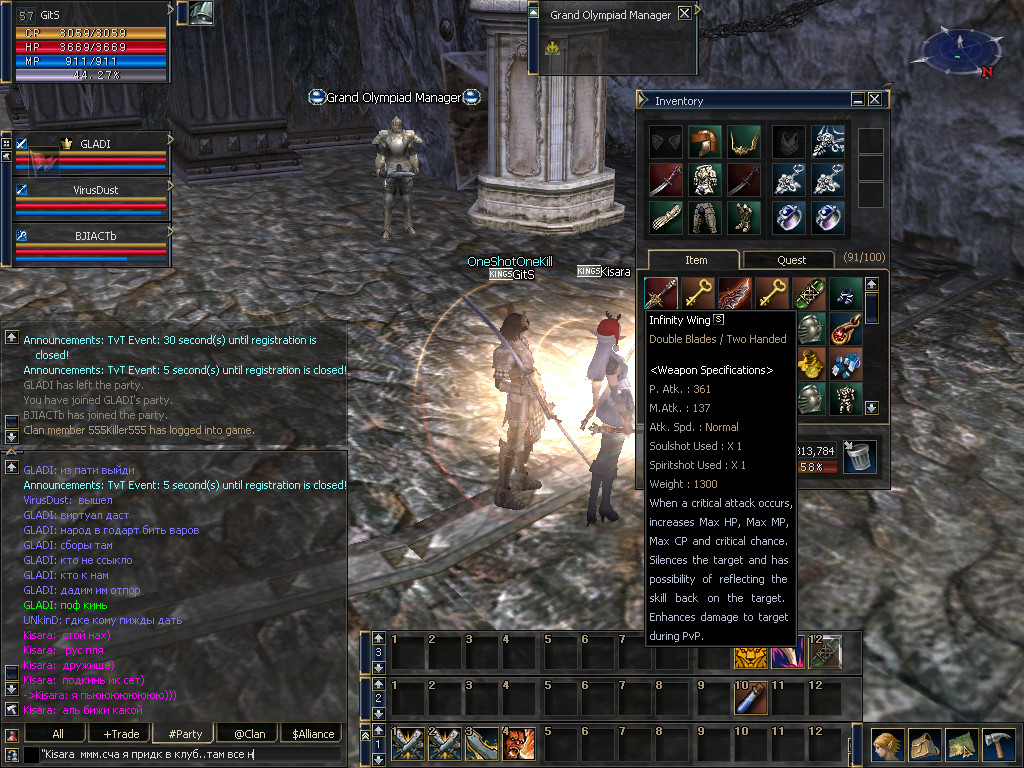Use the blue potion in hotbar slot 10
Viewport: 1024px width, 768px height.
click(750, 699)
